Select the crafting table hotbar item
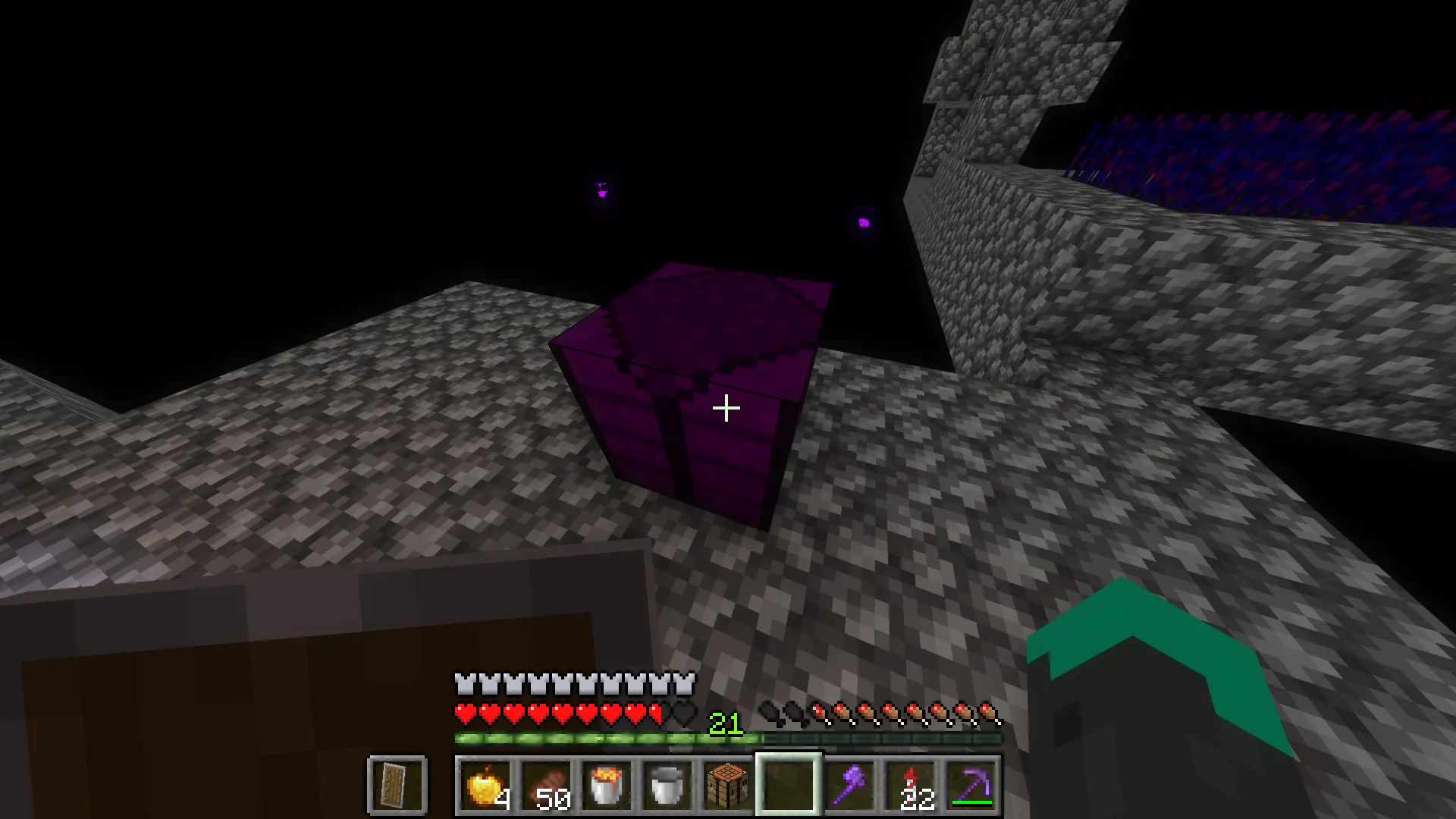 point(726,785)
